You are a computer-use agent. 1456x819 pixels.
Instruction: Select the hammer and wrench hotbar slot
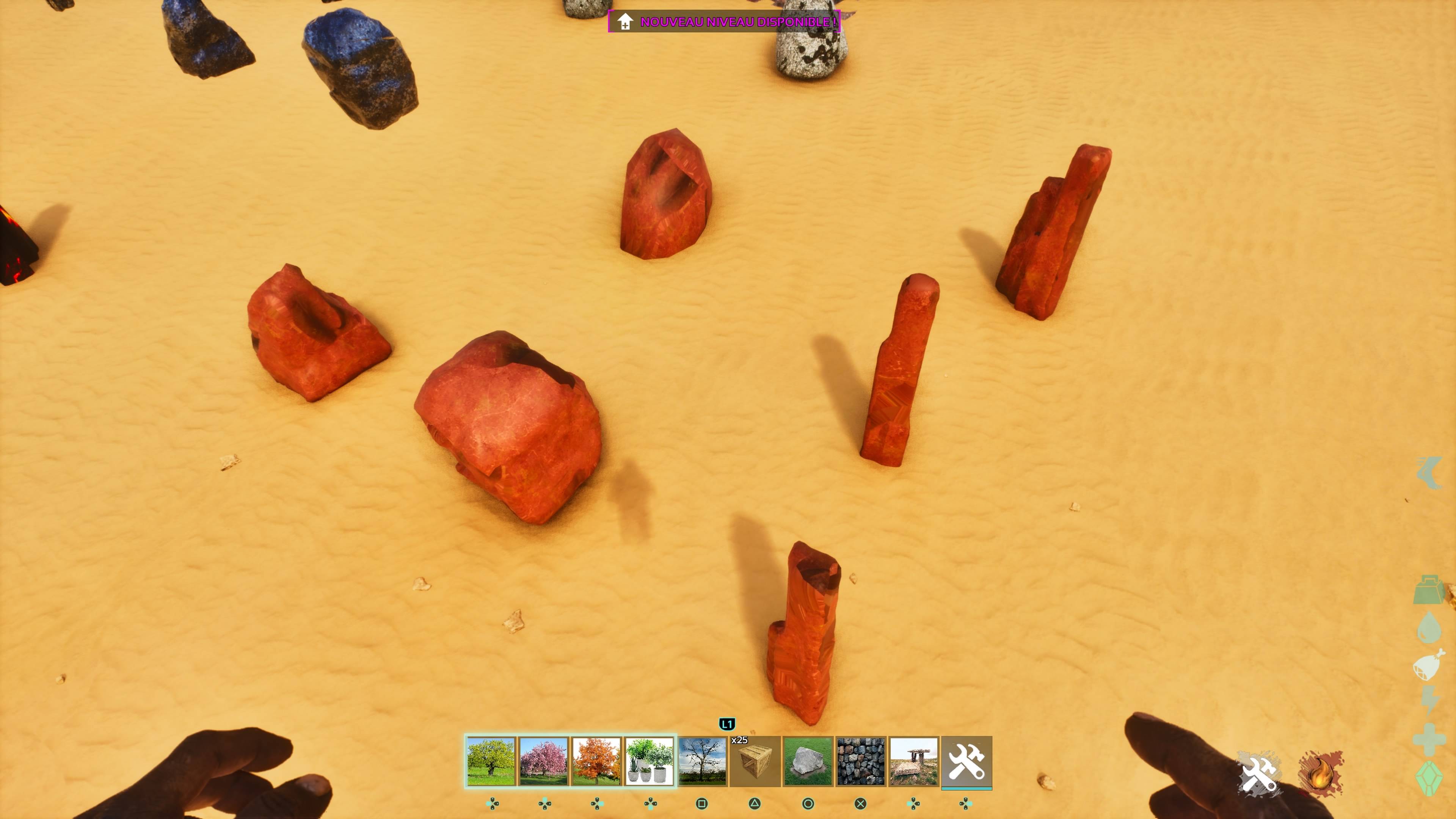click(966, 761)
